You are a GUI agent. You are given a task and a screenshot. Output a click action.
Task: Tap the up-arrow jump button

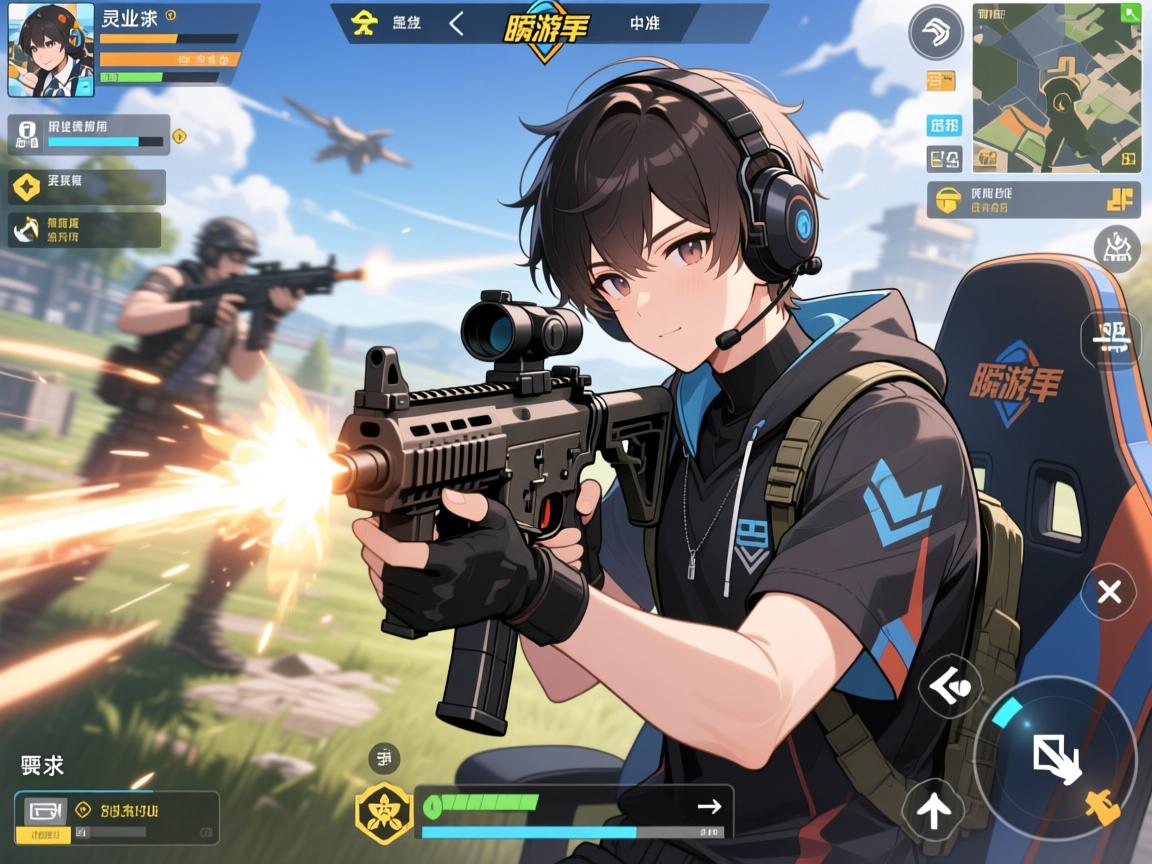pyautogui.click(x=933, y=808)
